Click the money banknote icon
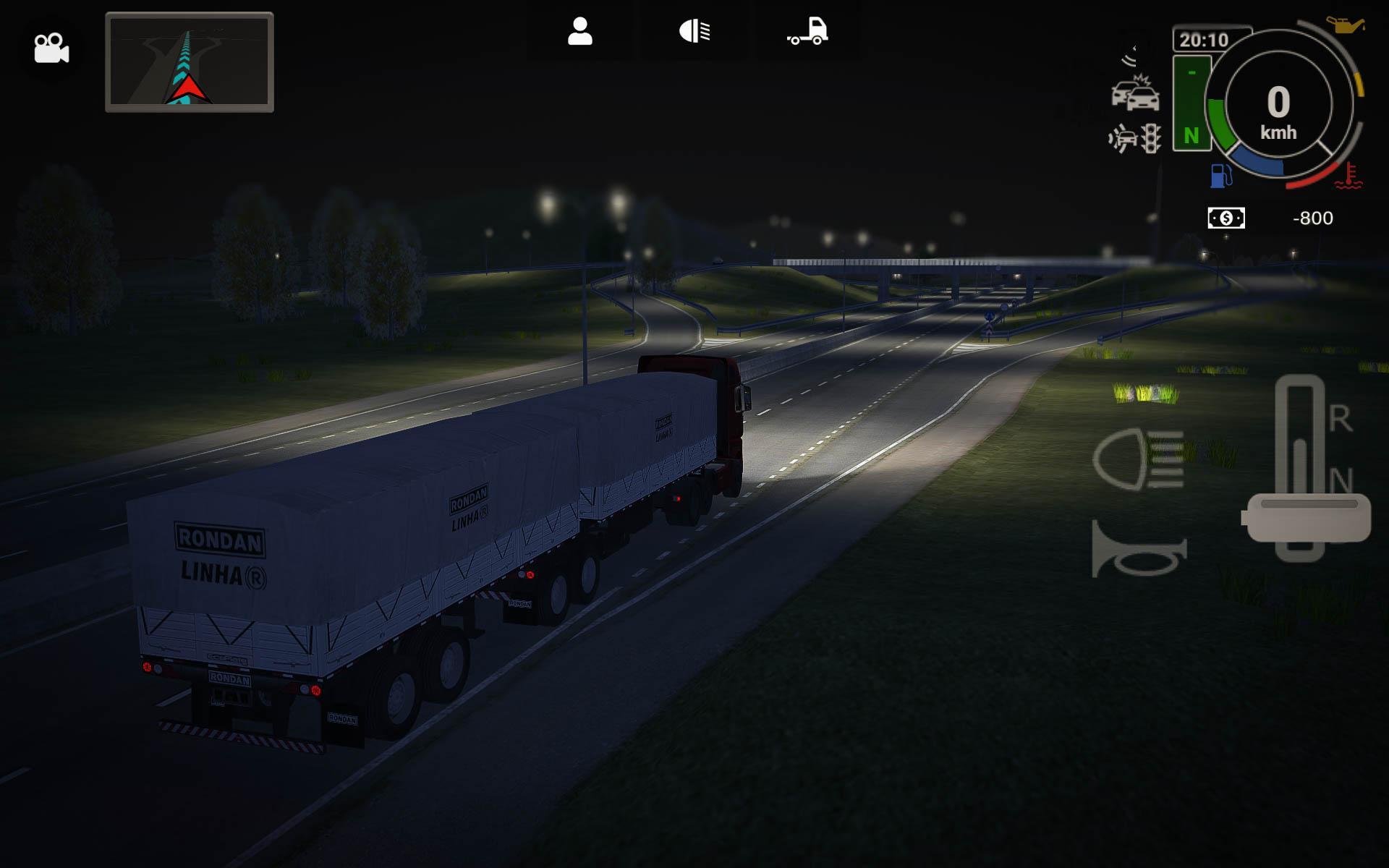 click(x=1228, y=218)
